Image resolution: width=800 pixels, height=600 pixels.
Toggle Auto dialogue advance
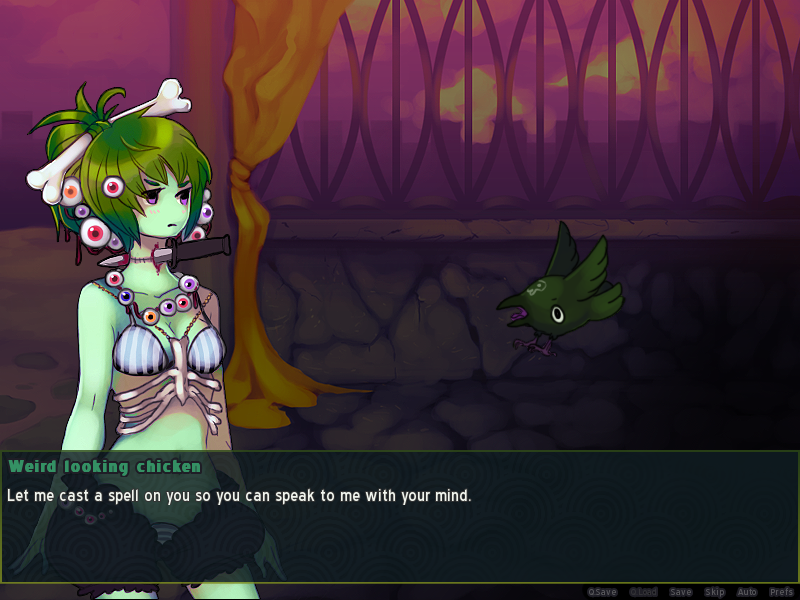click(x=747, y=592)
